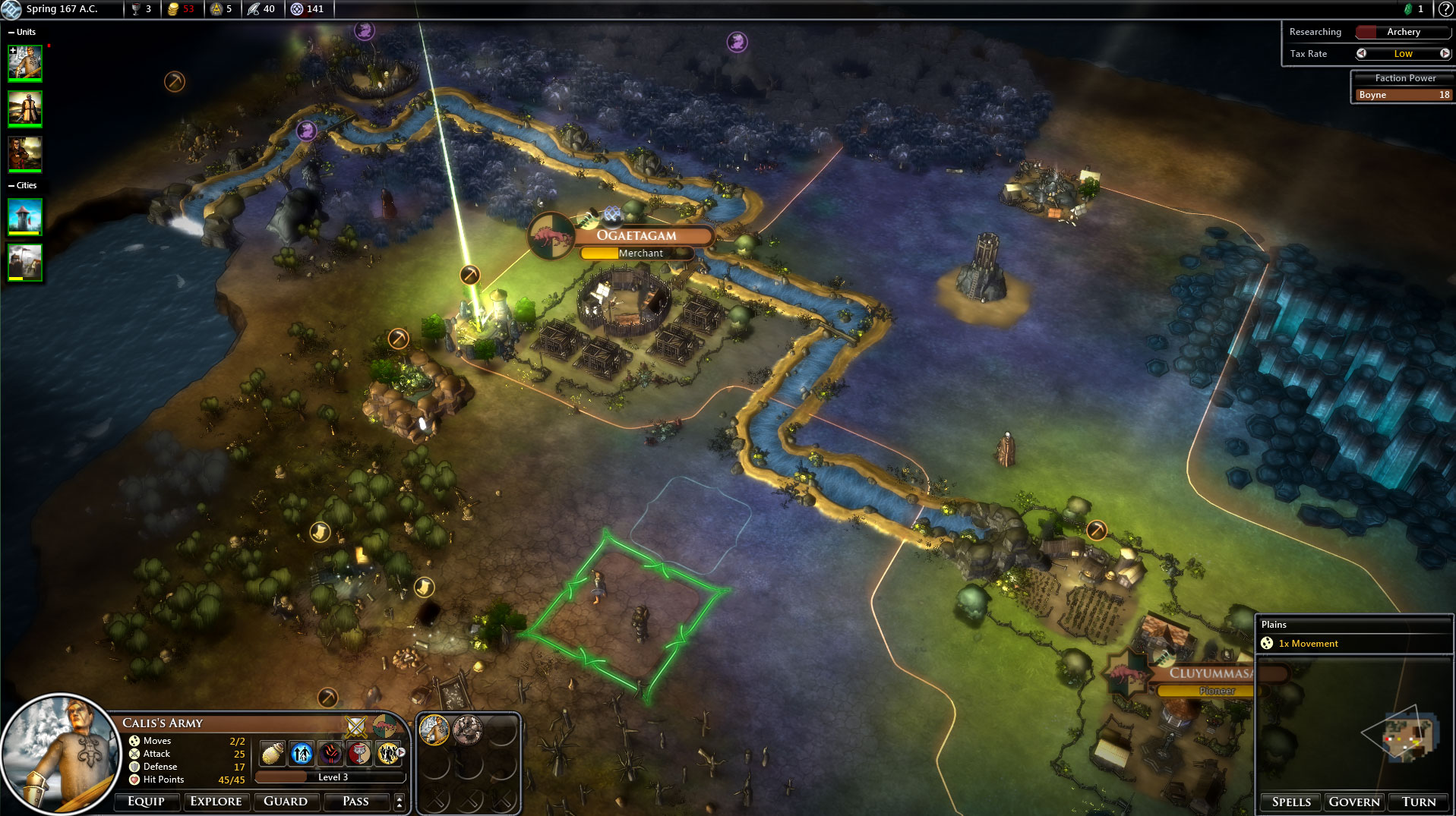Select the red-robed crossed-arms unit portrait
1456x816 pixels.
pos(25,154)
